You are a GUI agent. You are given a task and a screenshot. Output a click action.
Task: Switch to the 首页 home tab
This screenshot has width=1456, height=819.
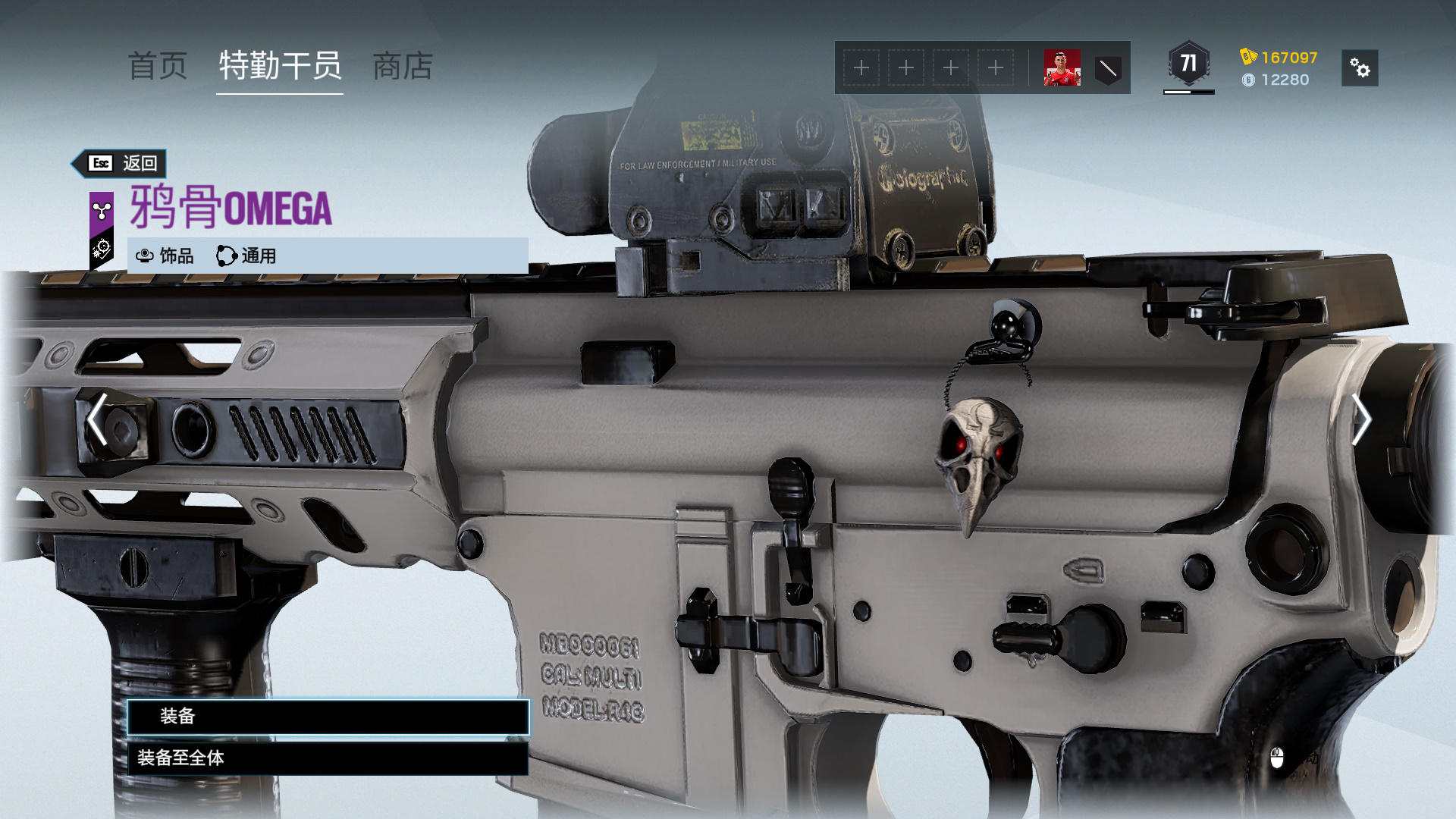pos(158,67)
